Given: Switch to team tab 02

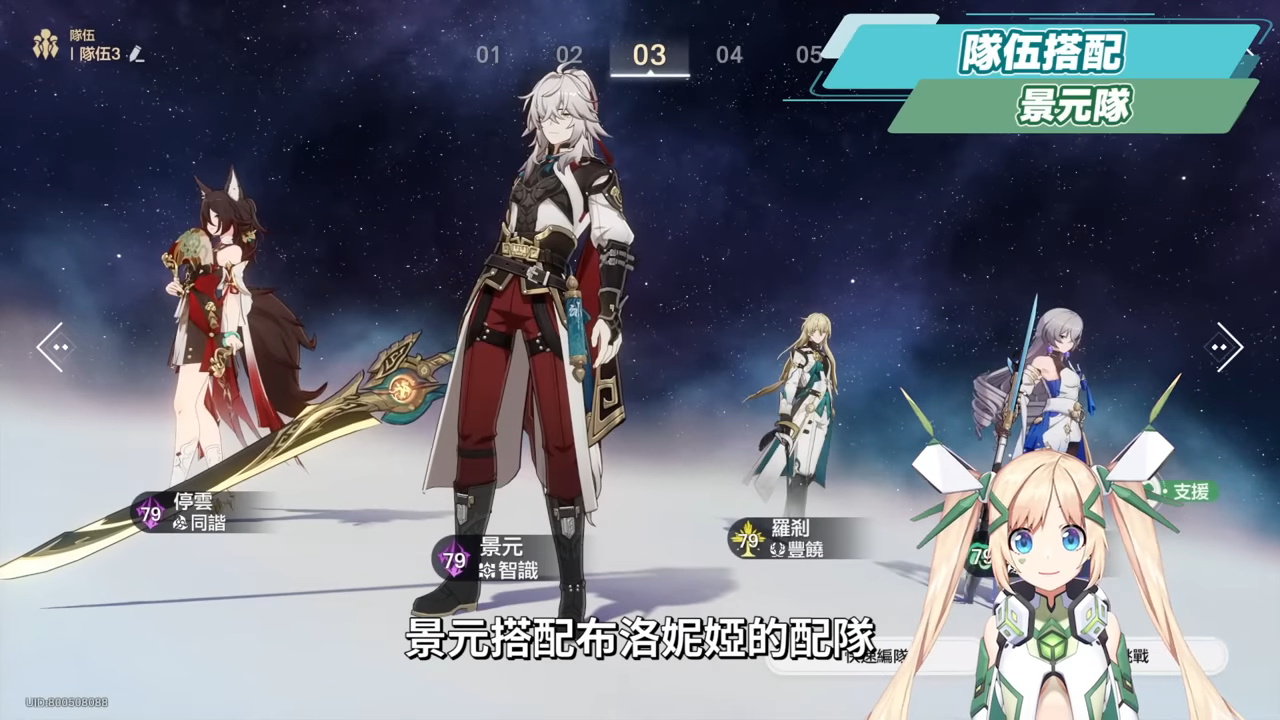Looking at the screenshot, I should point(569,55).
